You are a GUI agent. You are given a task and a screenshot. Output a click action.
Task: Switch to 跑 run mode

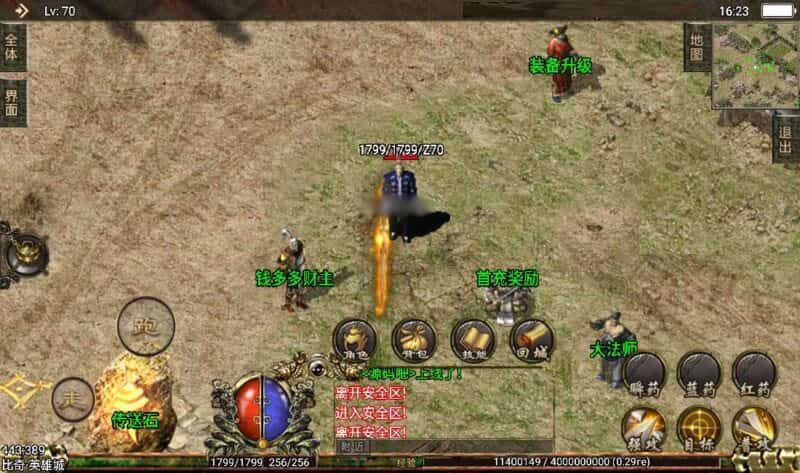pos(146,326)
